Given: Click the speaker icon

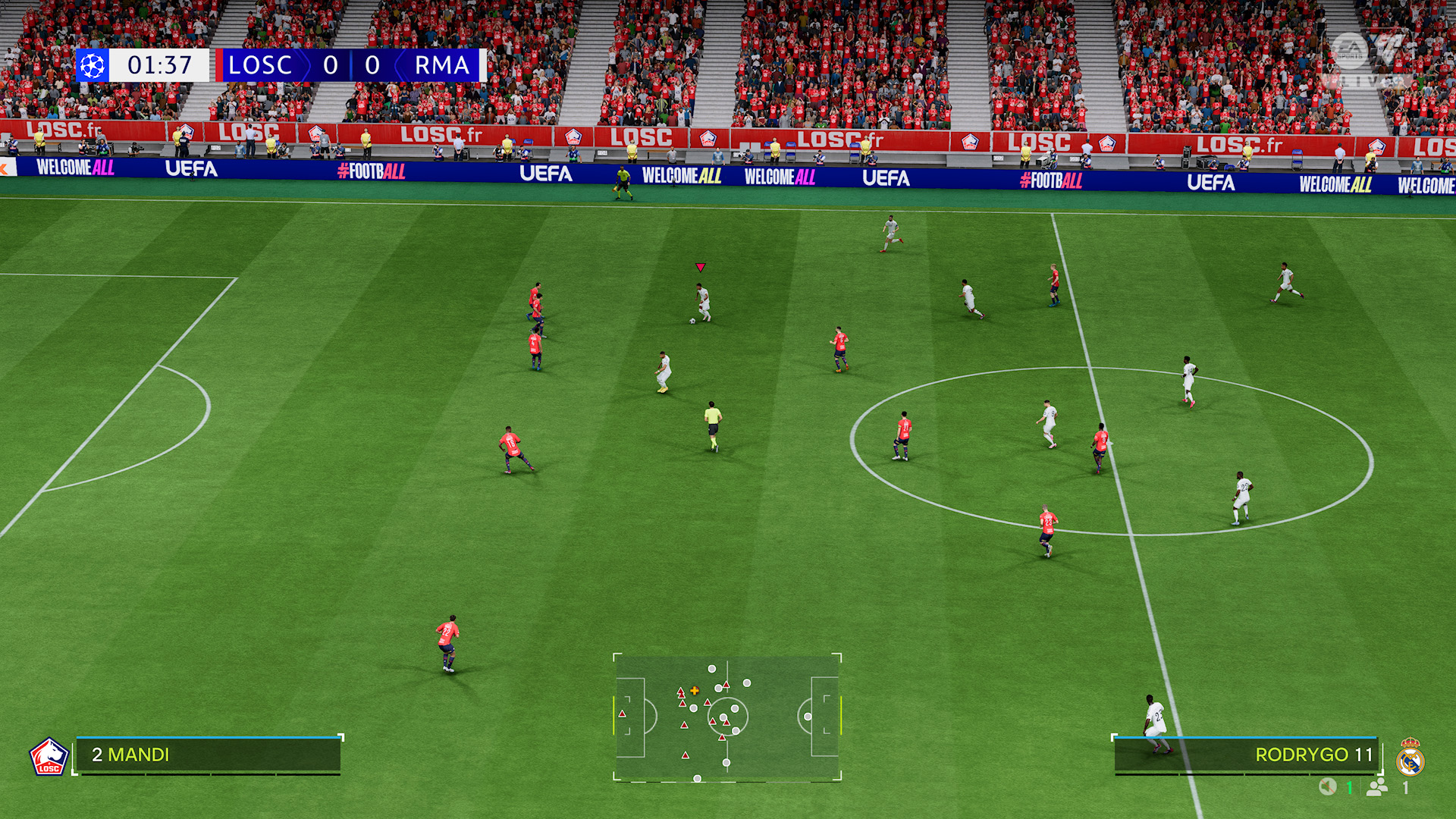Looking at the screenshot, I should click(1327, 787).
